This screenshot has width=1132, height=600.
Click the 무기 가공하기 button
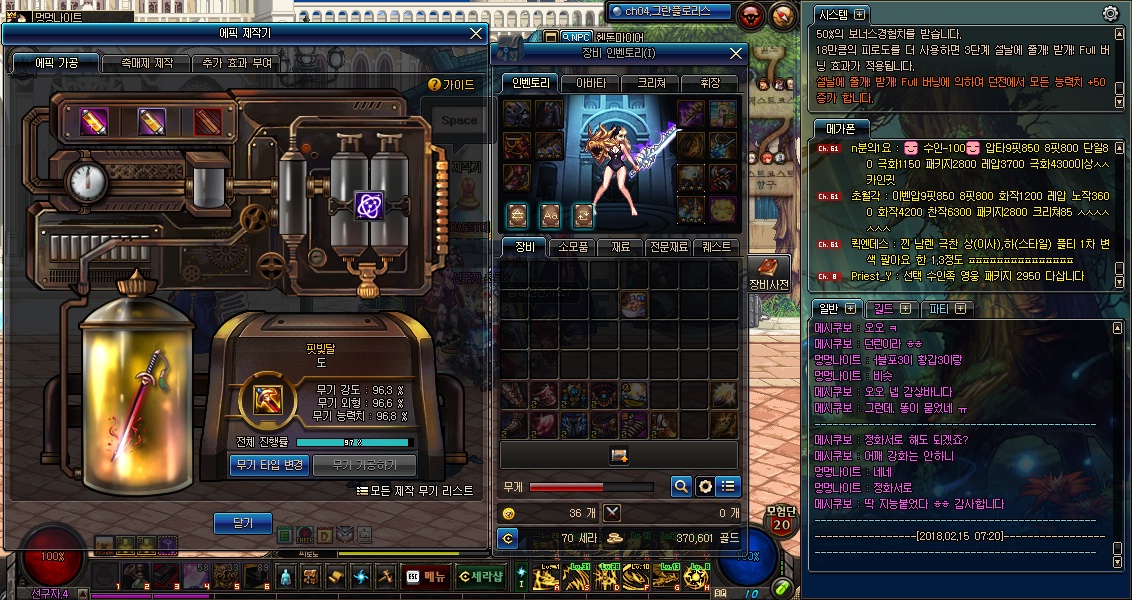click(364, 465)
